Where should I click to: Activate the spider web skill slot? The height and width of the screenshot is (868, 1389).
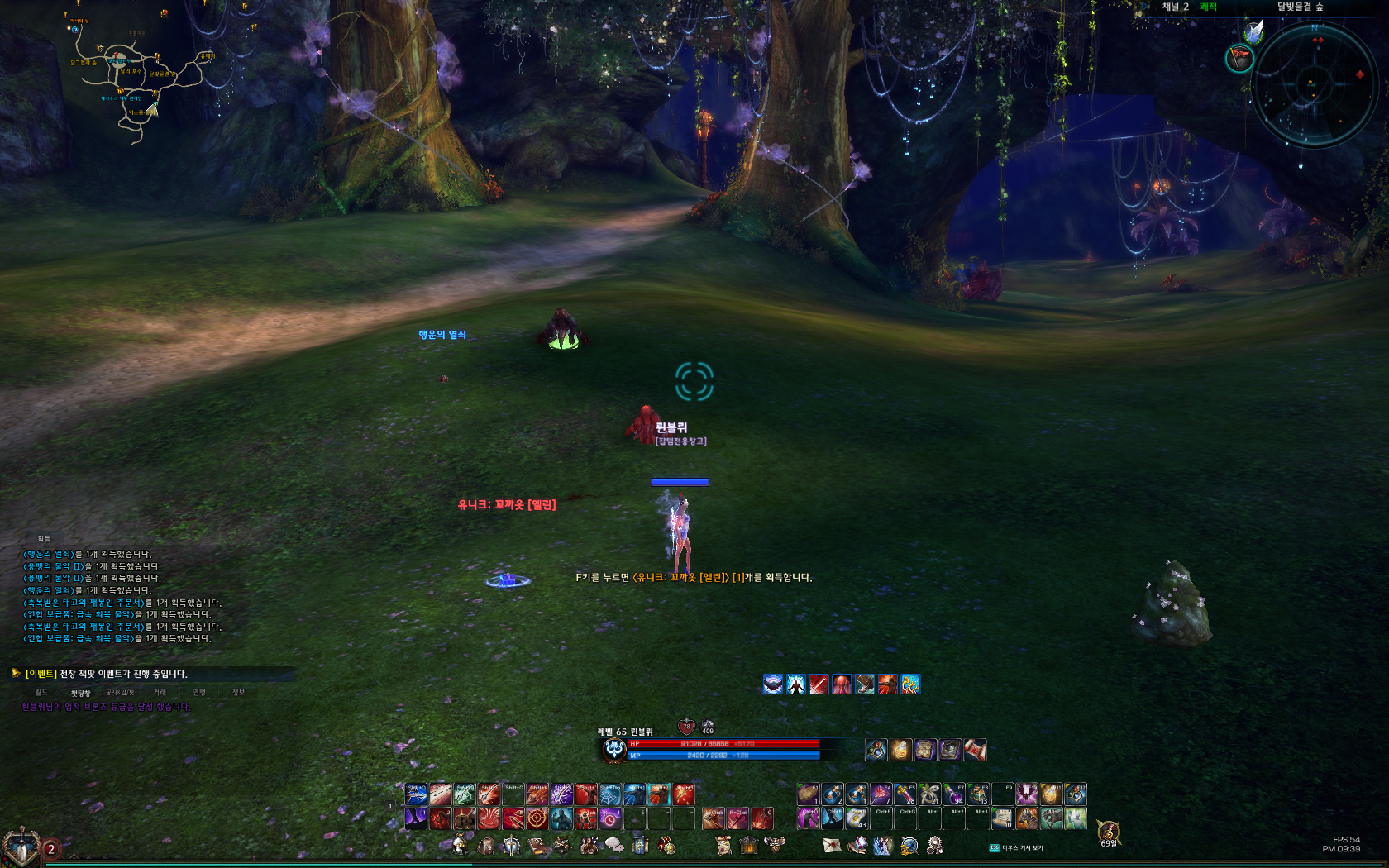pos(610,794)
